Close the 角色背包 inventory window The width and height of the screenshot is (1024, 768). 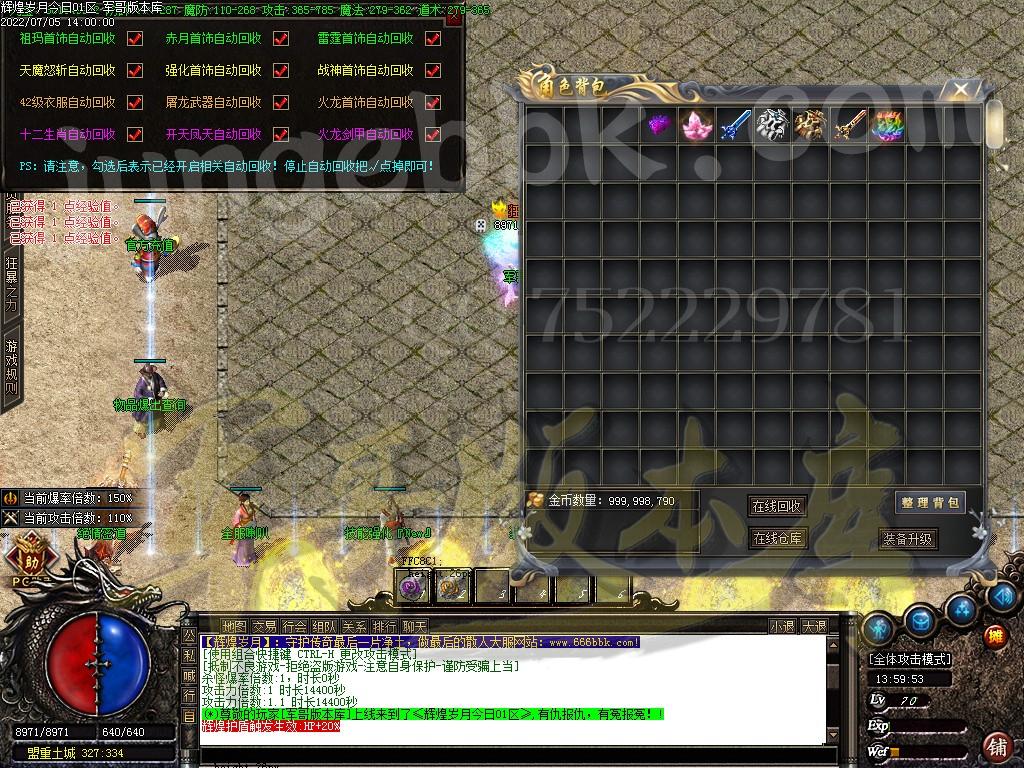[x=961, y=90]
